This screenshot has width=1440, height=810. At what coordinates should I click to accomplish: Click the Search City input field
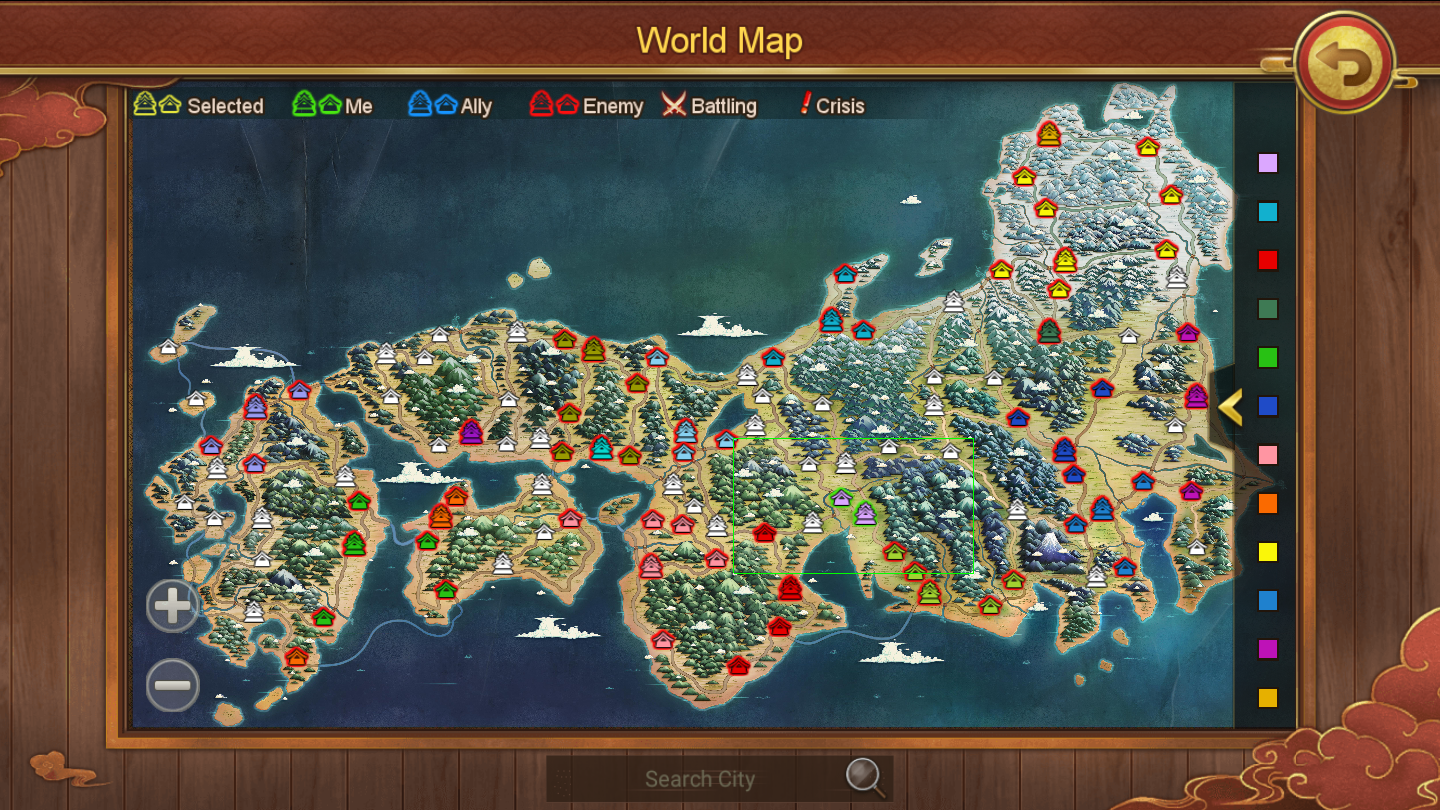pos(700,778)
